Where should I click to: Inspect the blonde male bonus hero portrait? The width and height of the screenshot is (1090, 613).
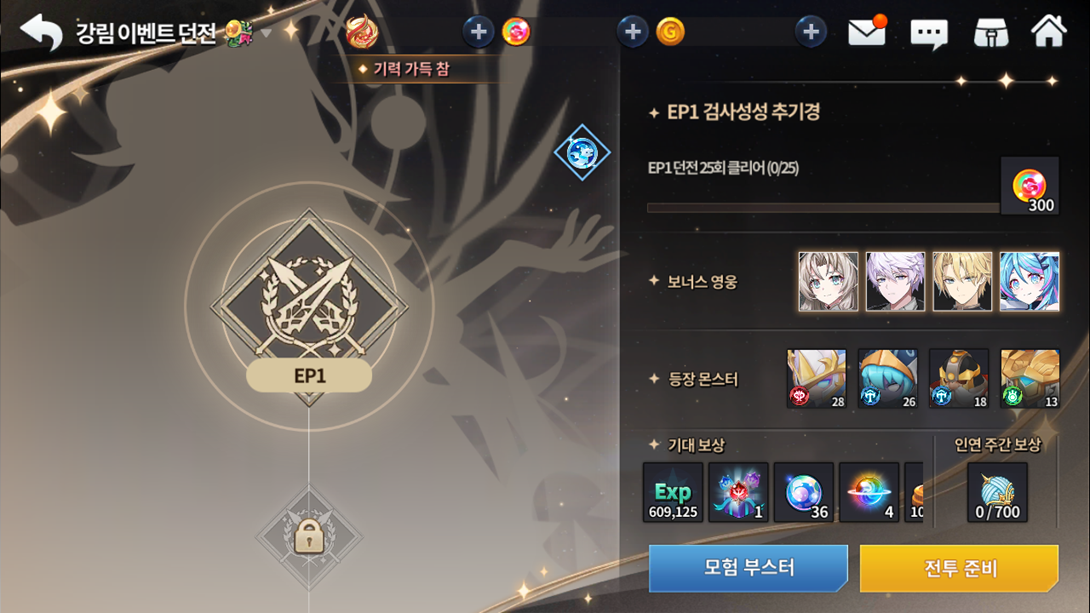pyautogui.click(x=962, y=282)
